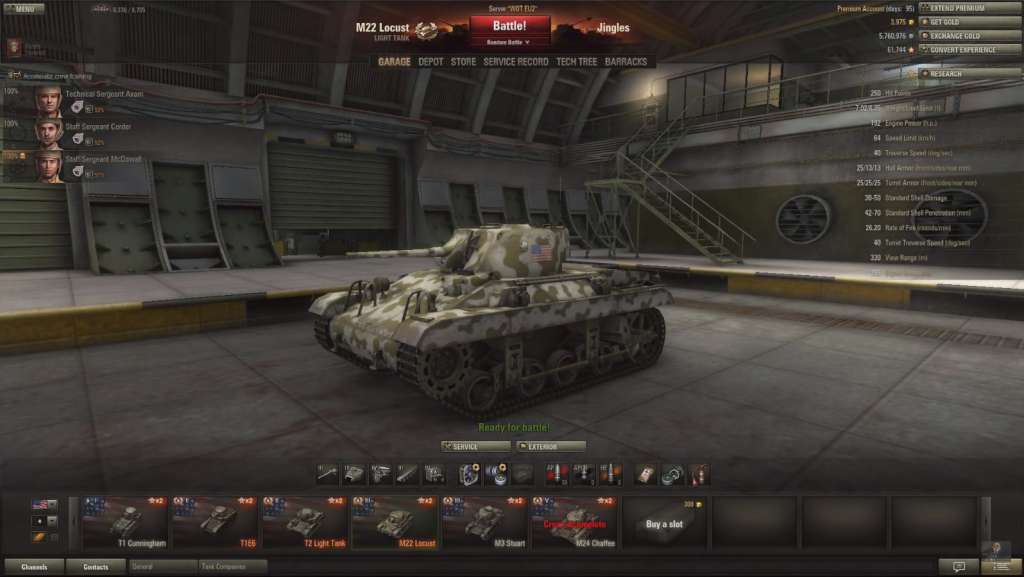View the Service Record tab
Viewport: 1024px width, 577px height.
[x=516, y=62]
